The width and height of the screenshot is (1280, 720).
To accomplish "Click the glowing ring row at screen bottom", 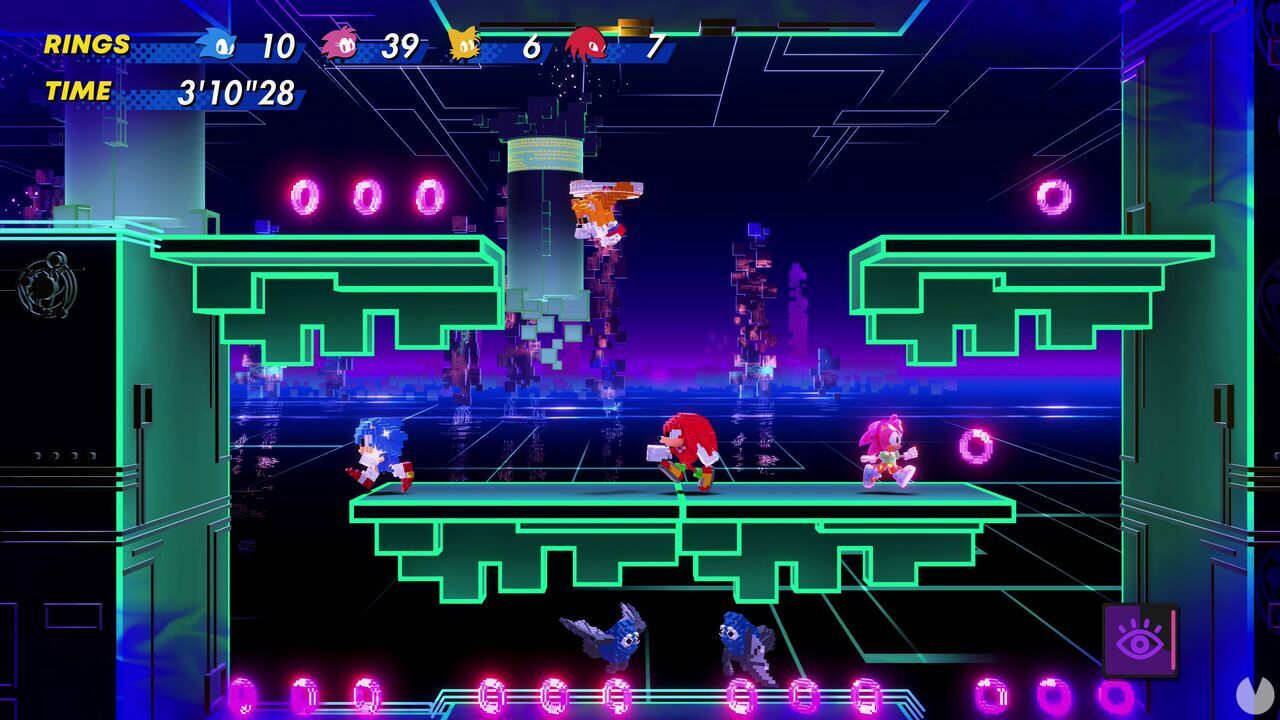I will pyautogui.click(x=640, y=695).
